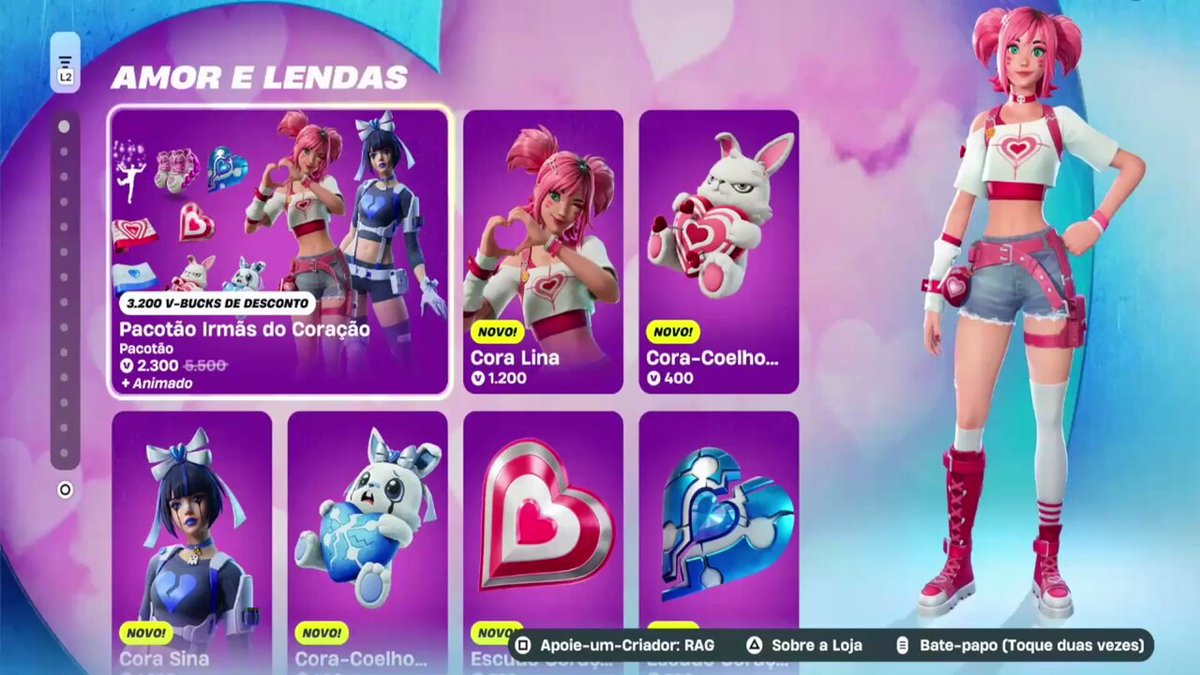The height and width of the screenshot is (675, 1200).
Task: Set the Apoie-um-Criador code
Action: (x=616, y=646)
